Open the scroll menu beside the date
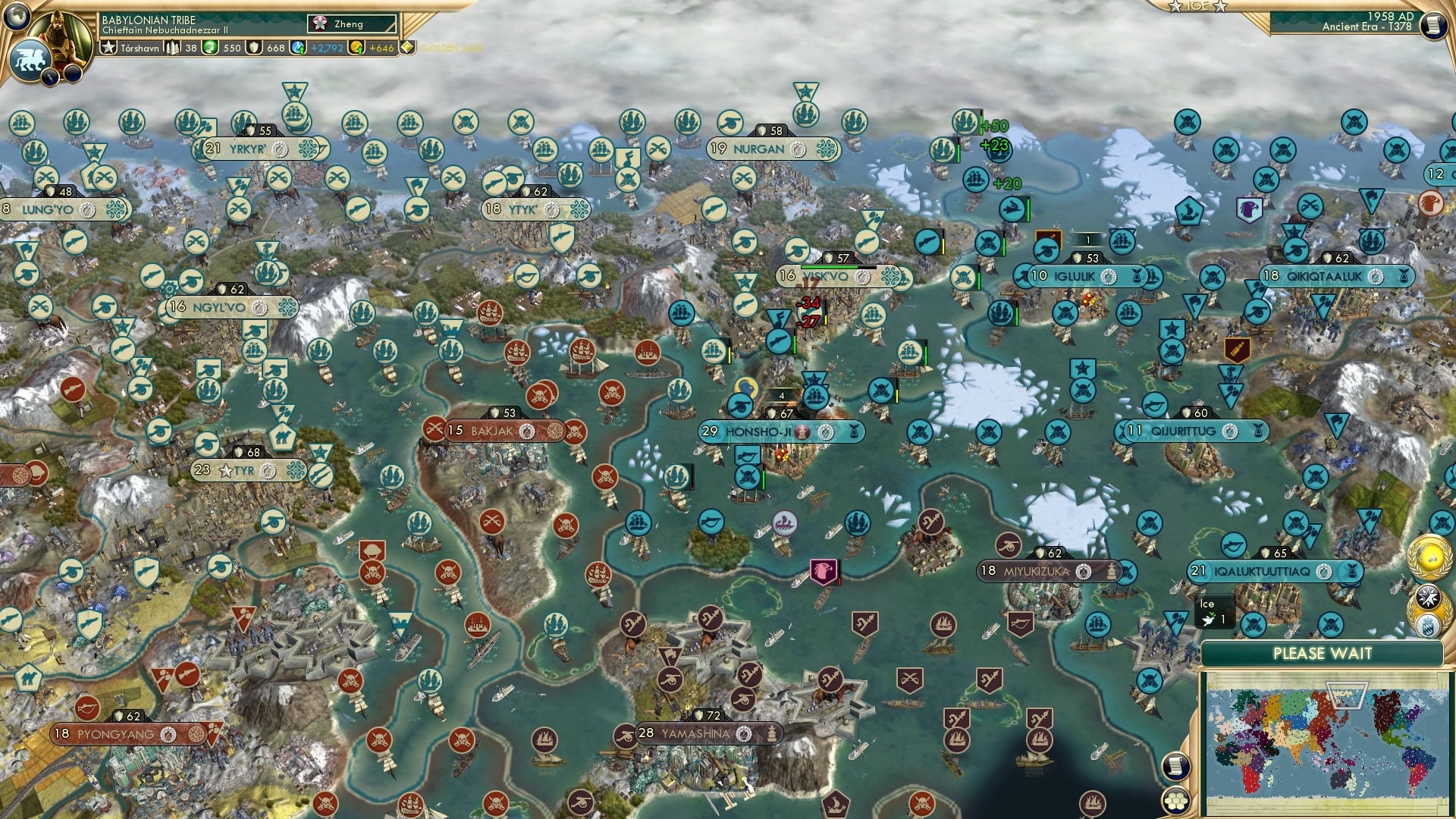1456x819 pixels. (x=1433, y=26)
